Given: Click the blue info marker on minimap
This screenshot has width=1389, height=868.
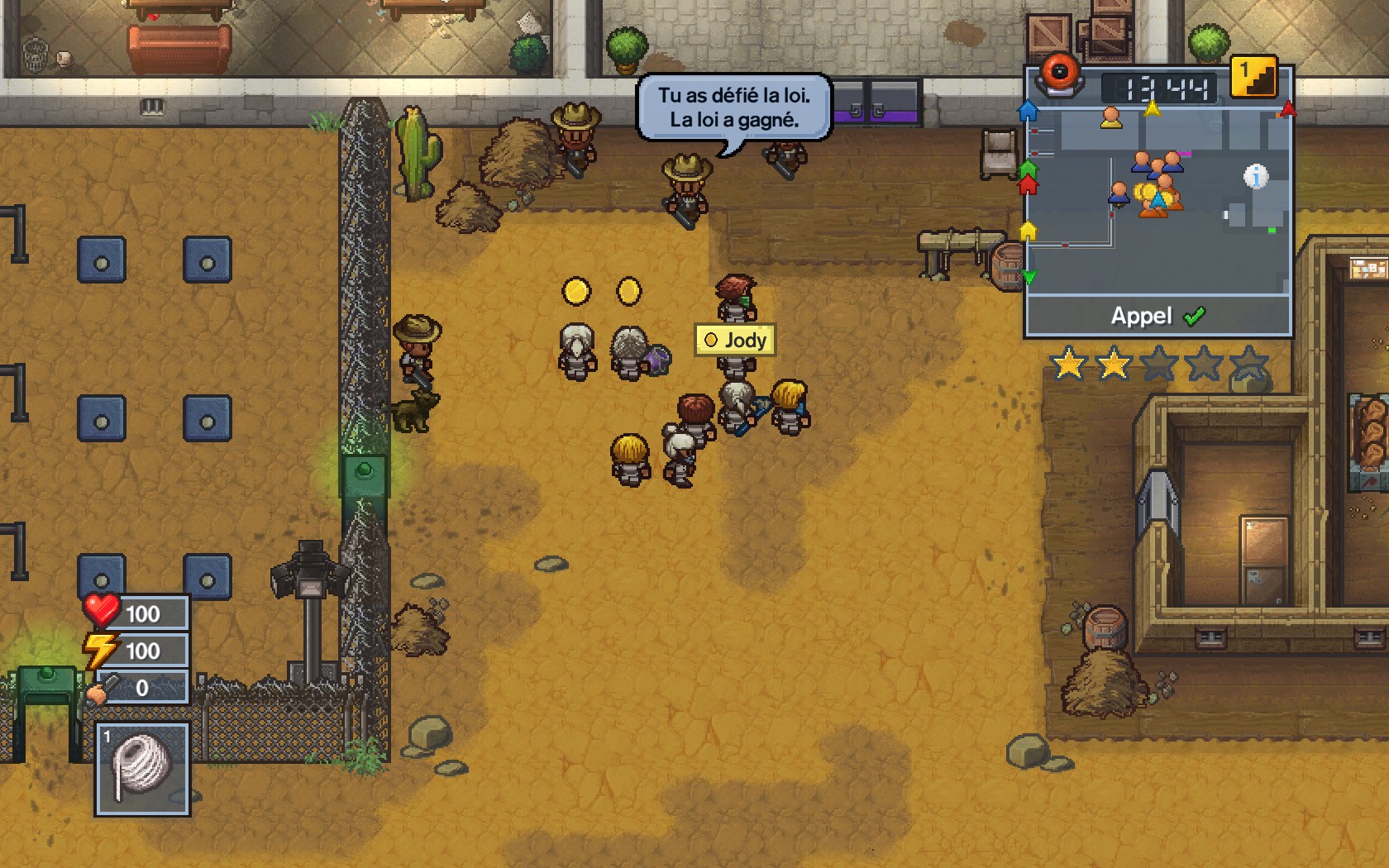Looking at the screenshot, I should point(1255,176).
